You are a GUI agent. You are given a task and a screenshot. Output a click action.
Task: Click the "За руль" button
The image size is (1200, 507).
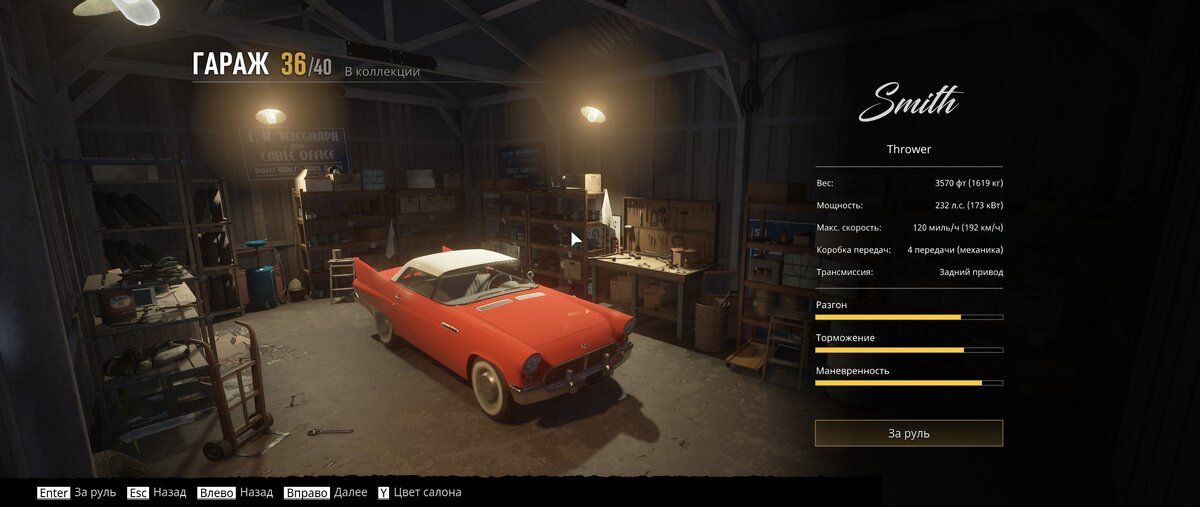[908, 433]
